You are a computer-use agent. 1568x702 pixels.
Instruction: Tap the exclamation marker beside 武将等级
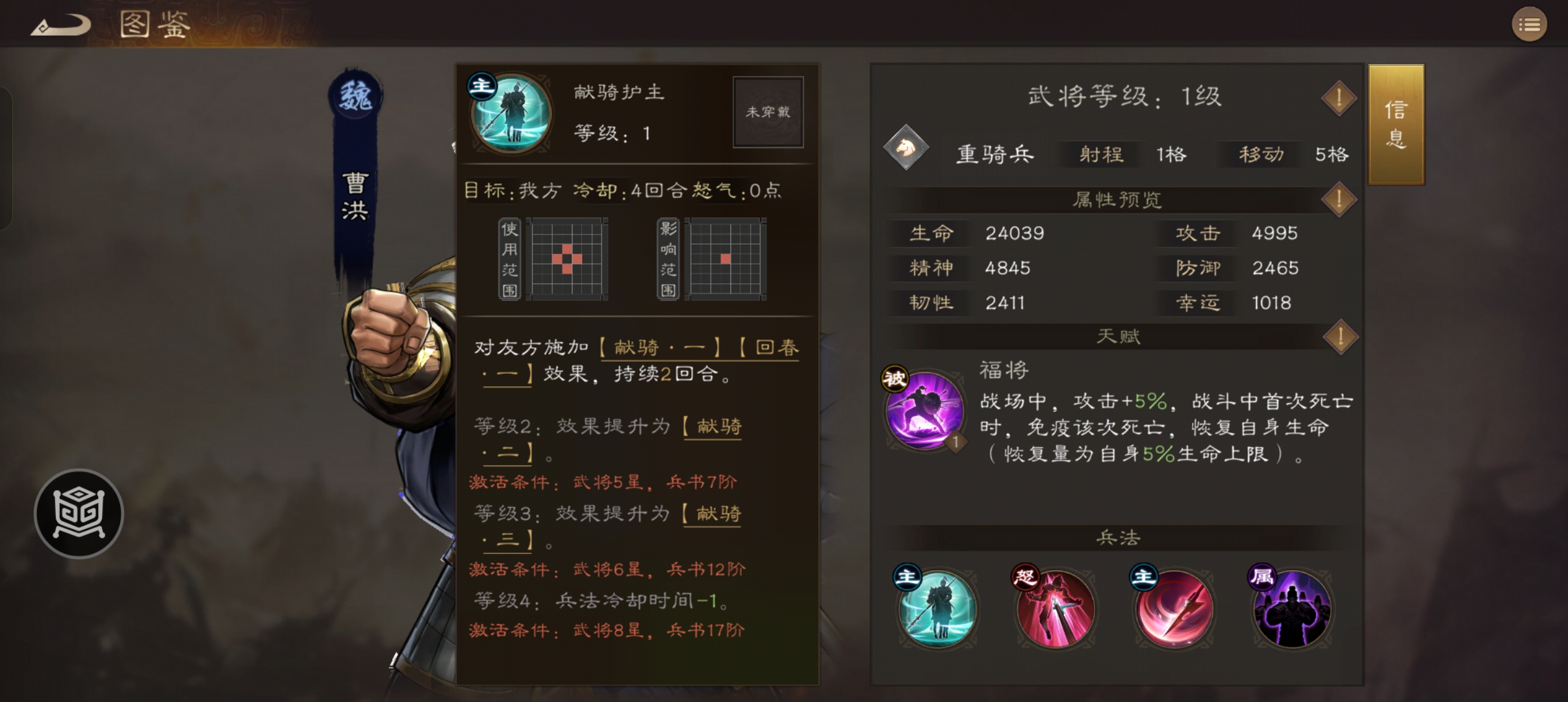tap(1341, 97)
